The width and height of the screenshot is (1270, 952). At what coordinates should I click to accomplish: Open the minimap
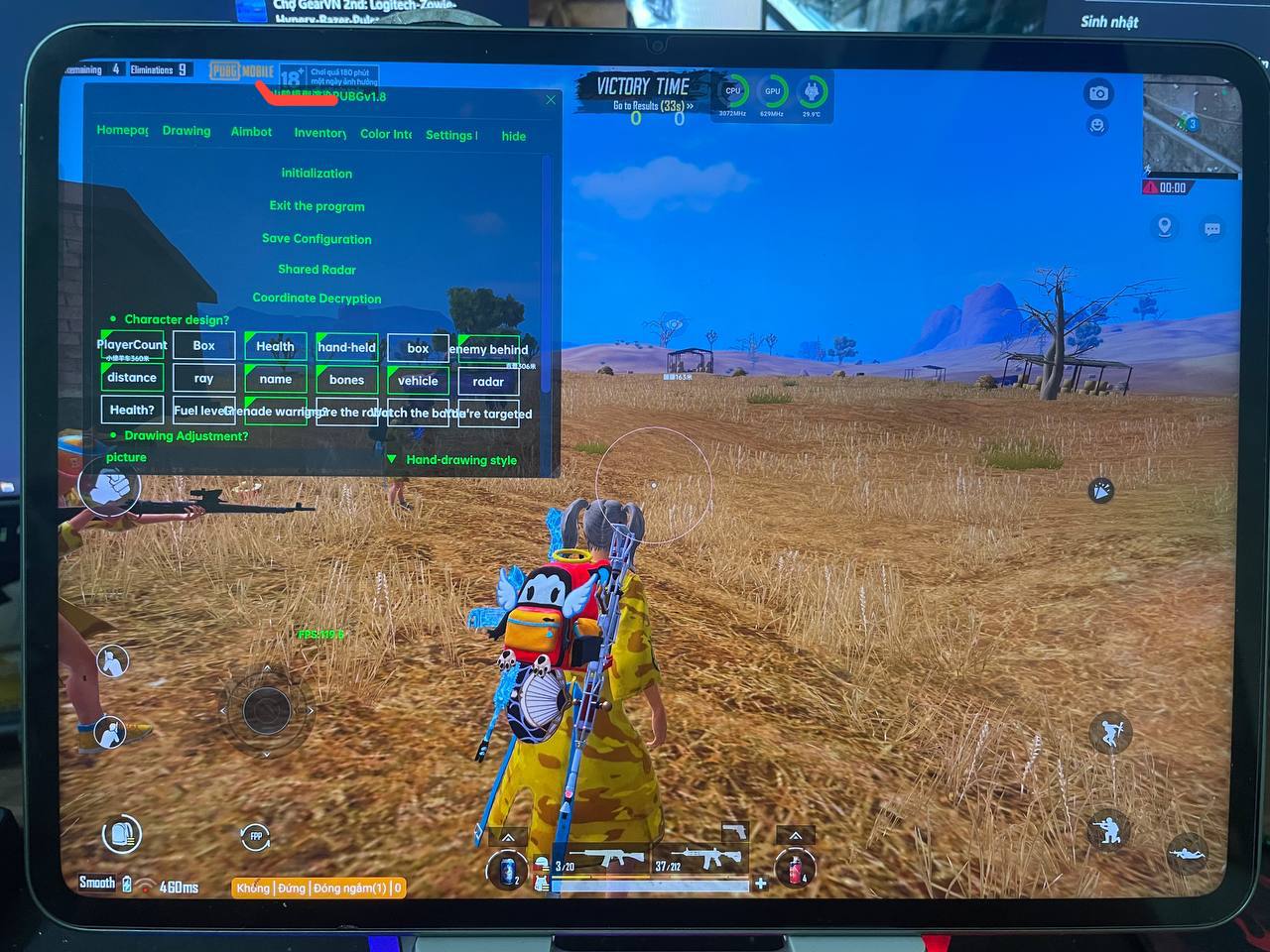pyautogui.click(x=1190, y=126)
